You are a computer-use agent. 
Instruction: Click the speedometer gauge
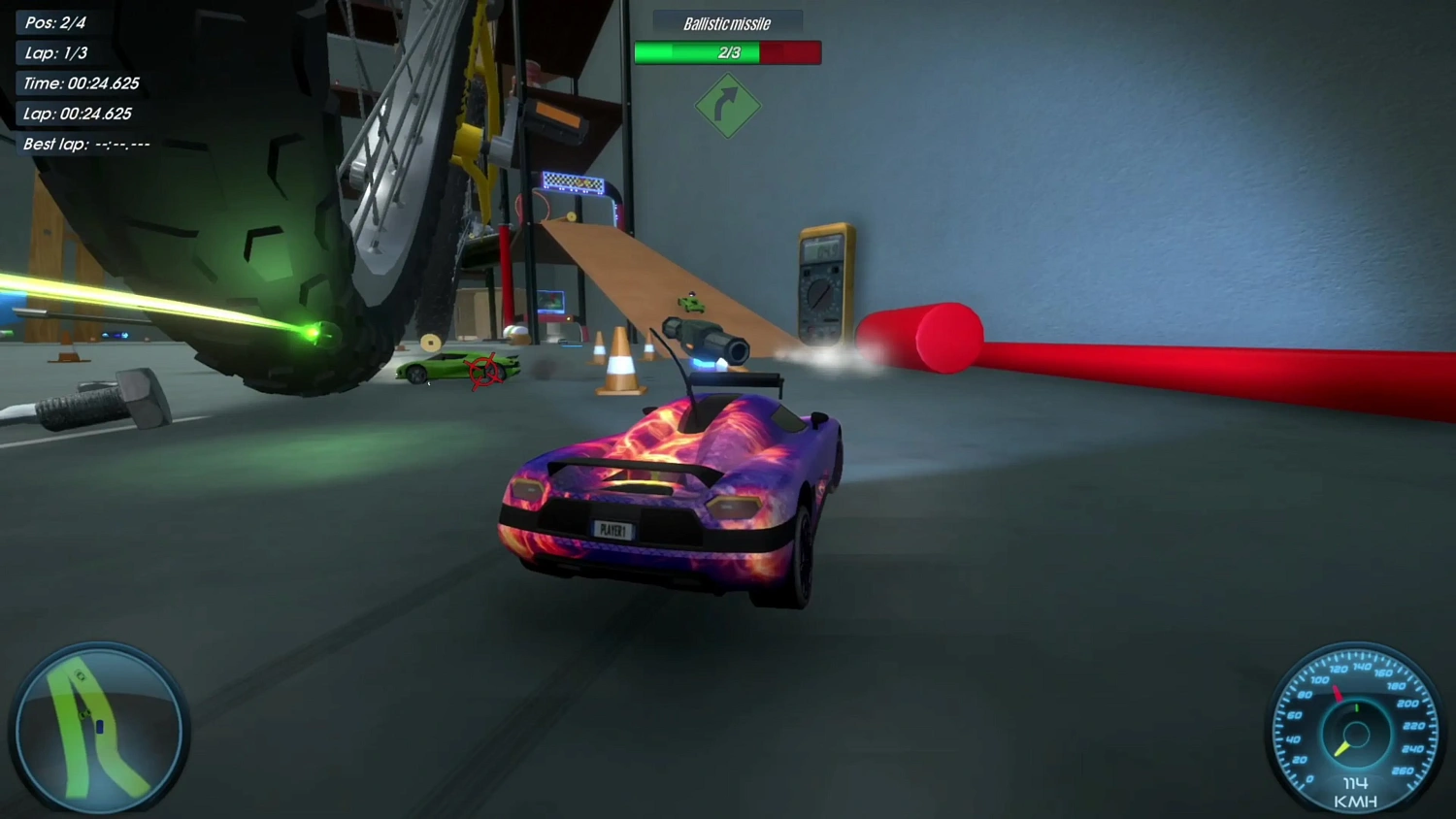point(1355,734)
